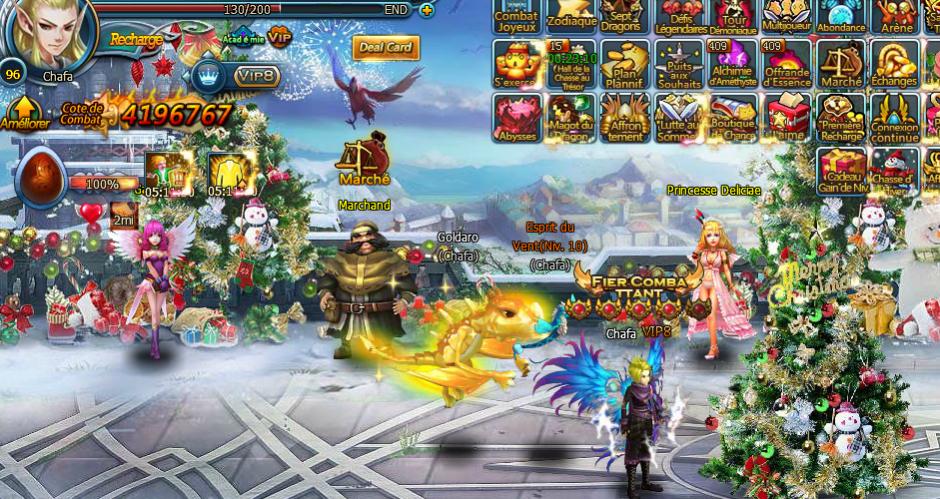Enter the Arène icon
Screen dimensions: 940x499
tap(896, 15)
